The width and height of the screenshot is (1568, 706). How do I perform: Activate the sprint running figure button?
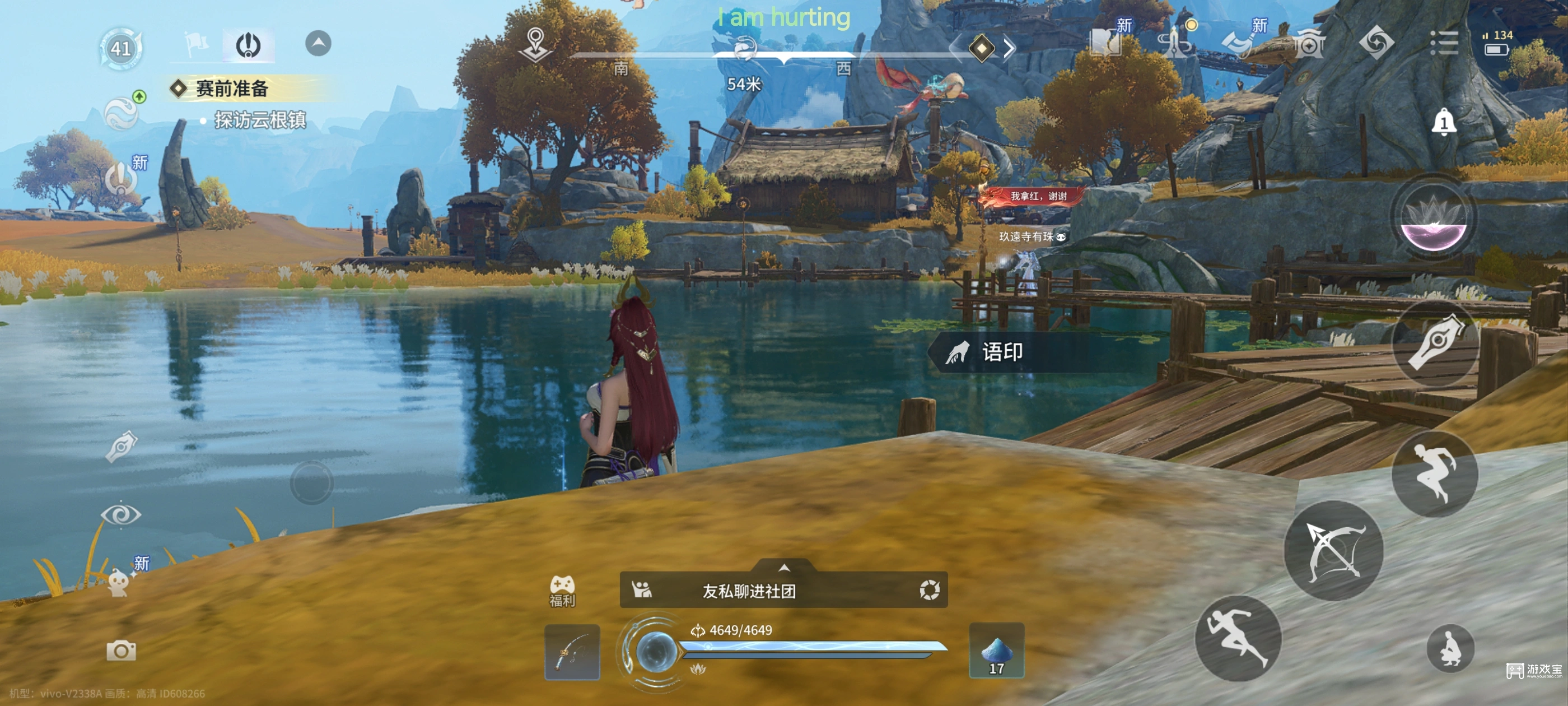click(1238, 637)
